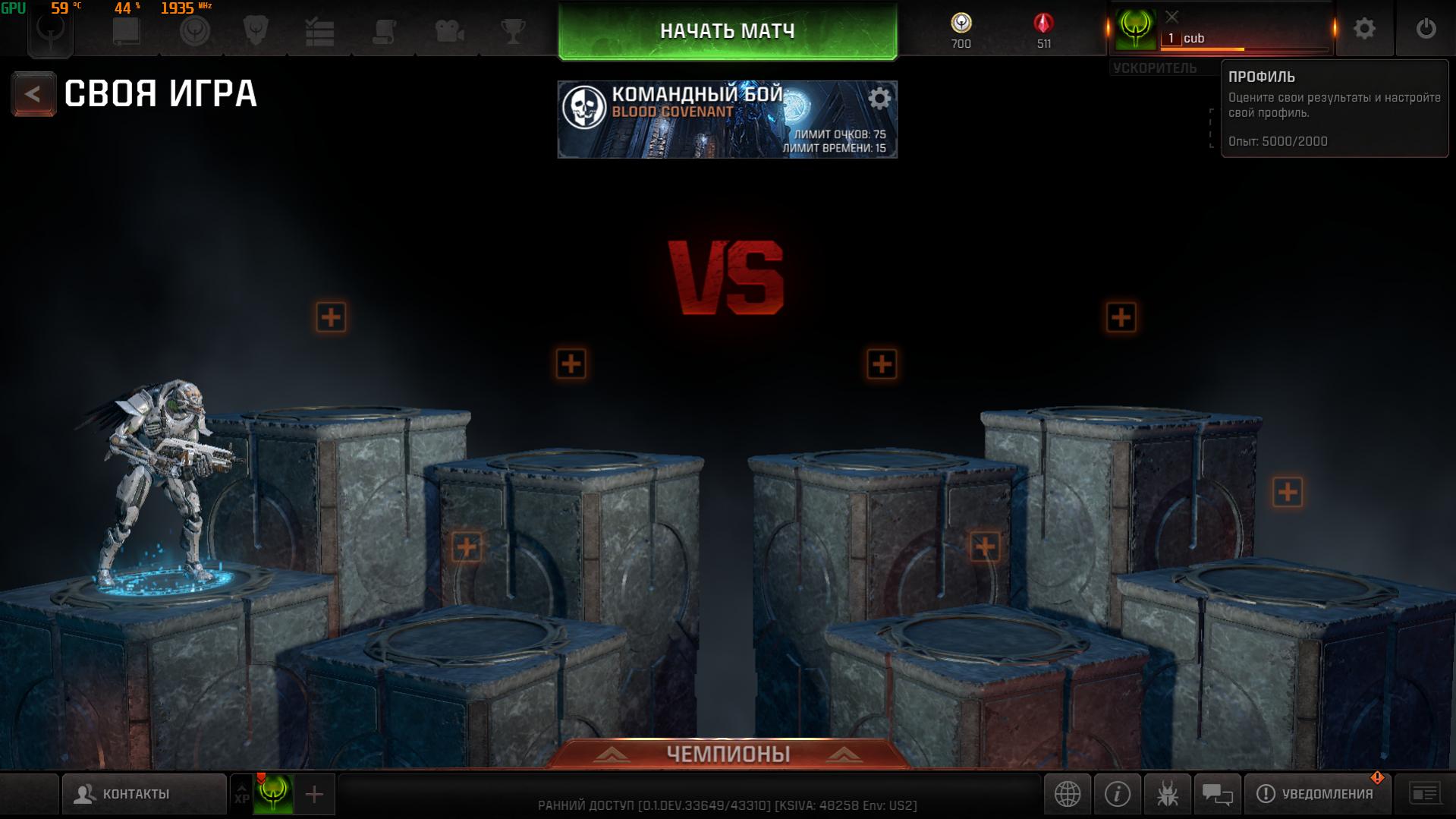Open УВЕДОМЛЕНИЯ notifications panel
This screenshot has height=819, width=1456.
tap(1316, 794)
